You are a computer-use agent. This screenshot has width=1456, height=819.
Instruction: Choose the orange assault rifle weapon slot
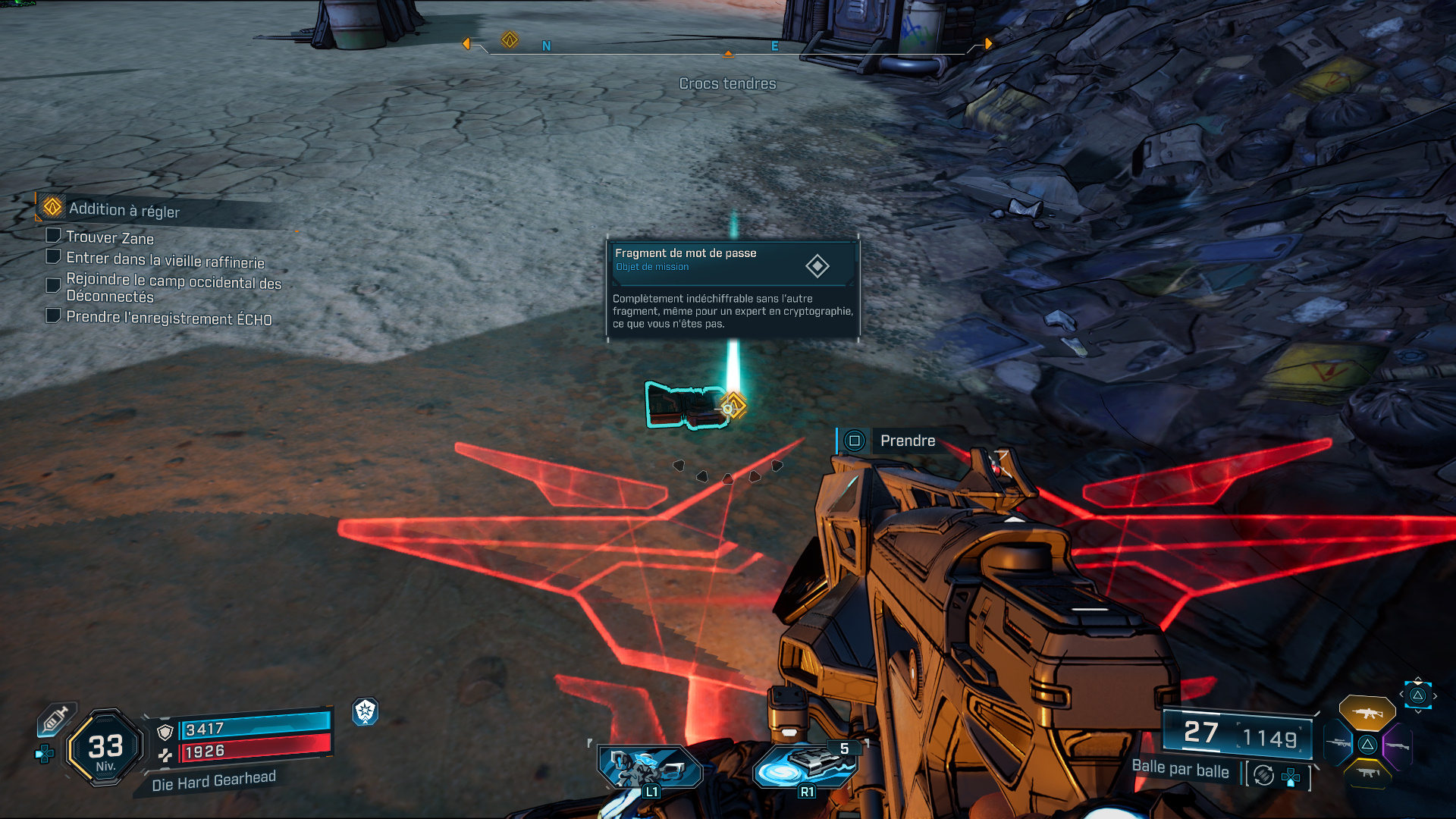[x=1367, y=713]
